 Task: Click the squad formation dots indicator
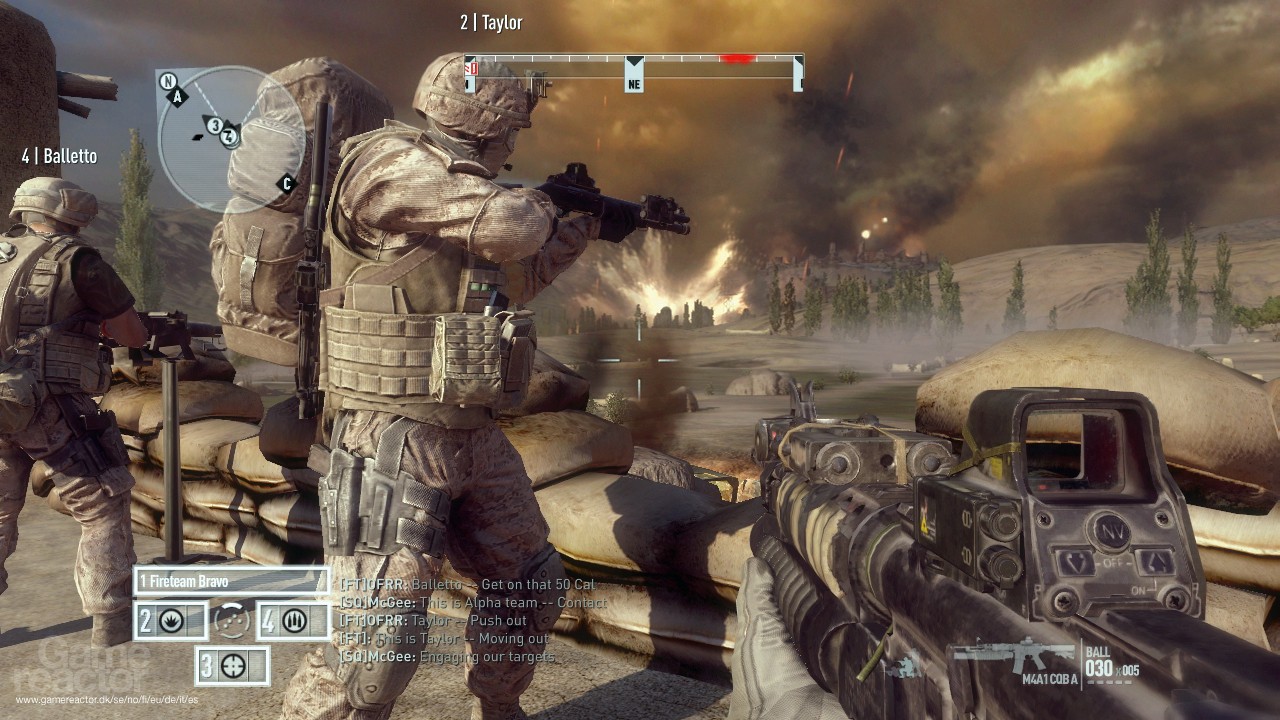232,621
